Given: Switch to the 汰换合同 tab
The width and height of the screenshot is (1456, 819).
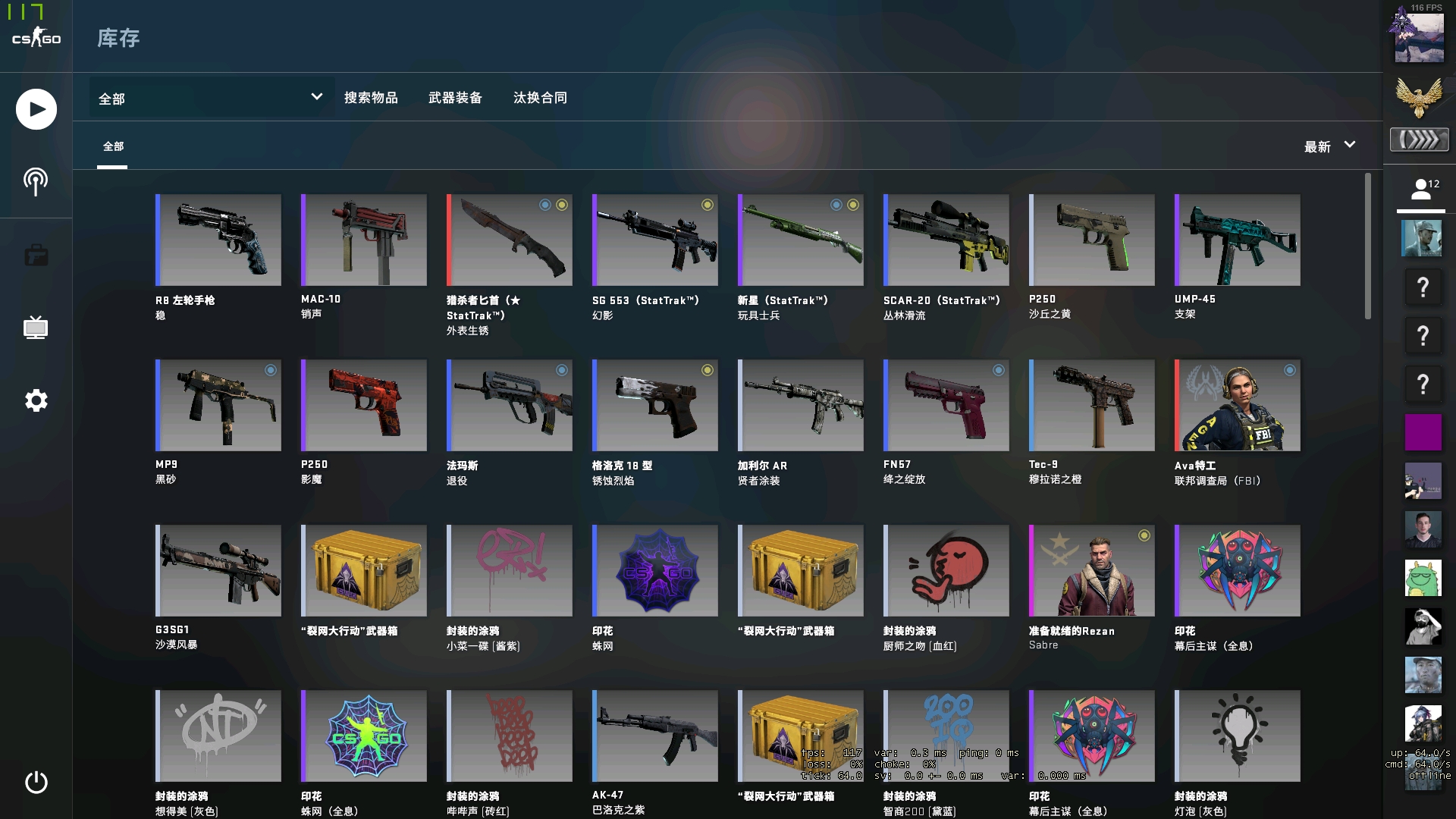Looking at the screenshot, I should coord(540,98).
